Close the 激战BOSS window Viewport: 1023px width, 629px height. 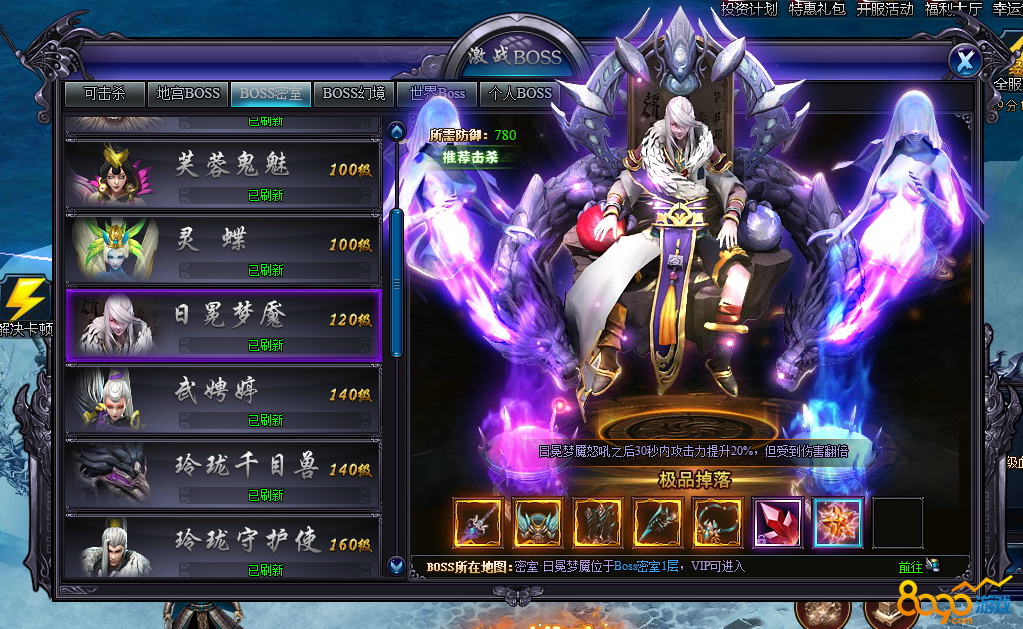click(x=964, y=62)
